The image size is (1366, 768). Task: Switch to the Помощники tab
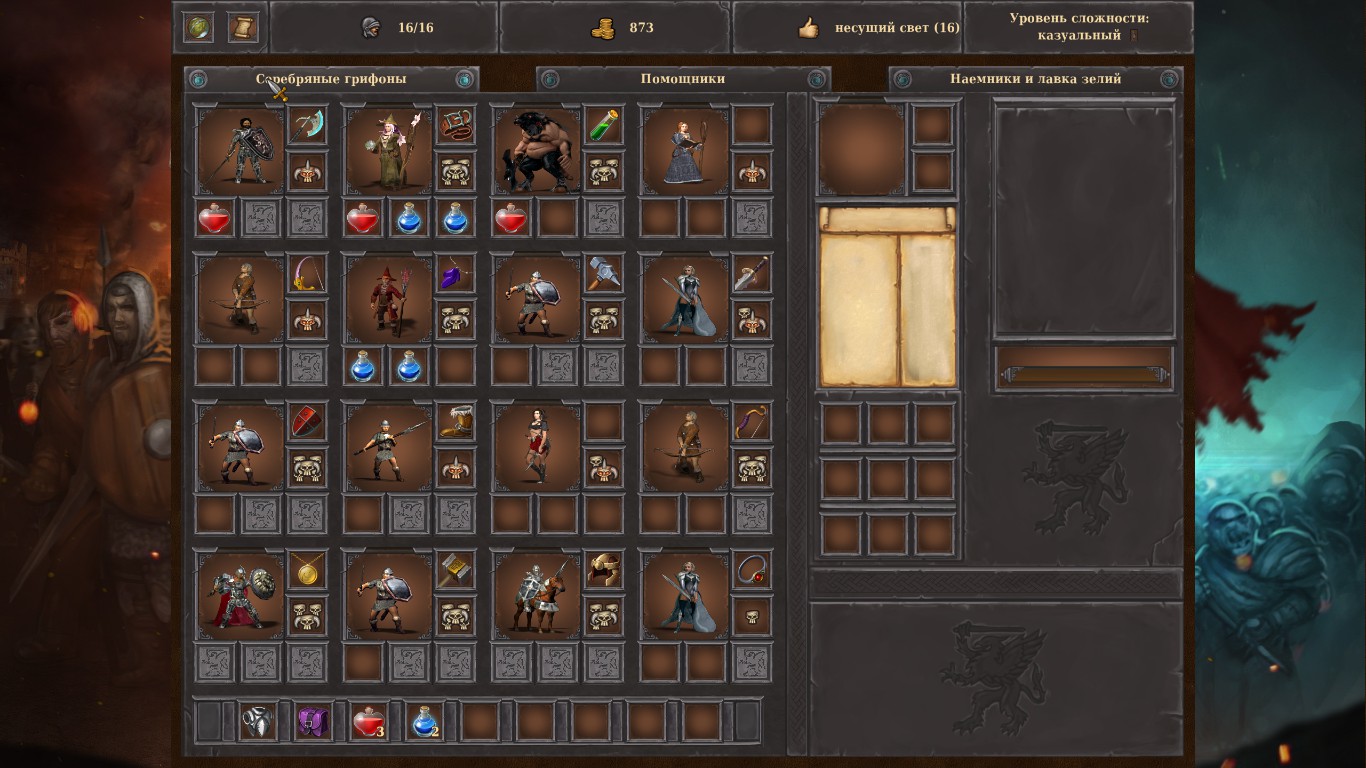[x=681, y=78]
